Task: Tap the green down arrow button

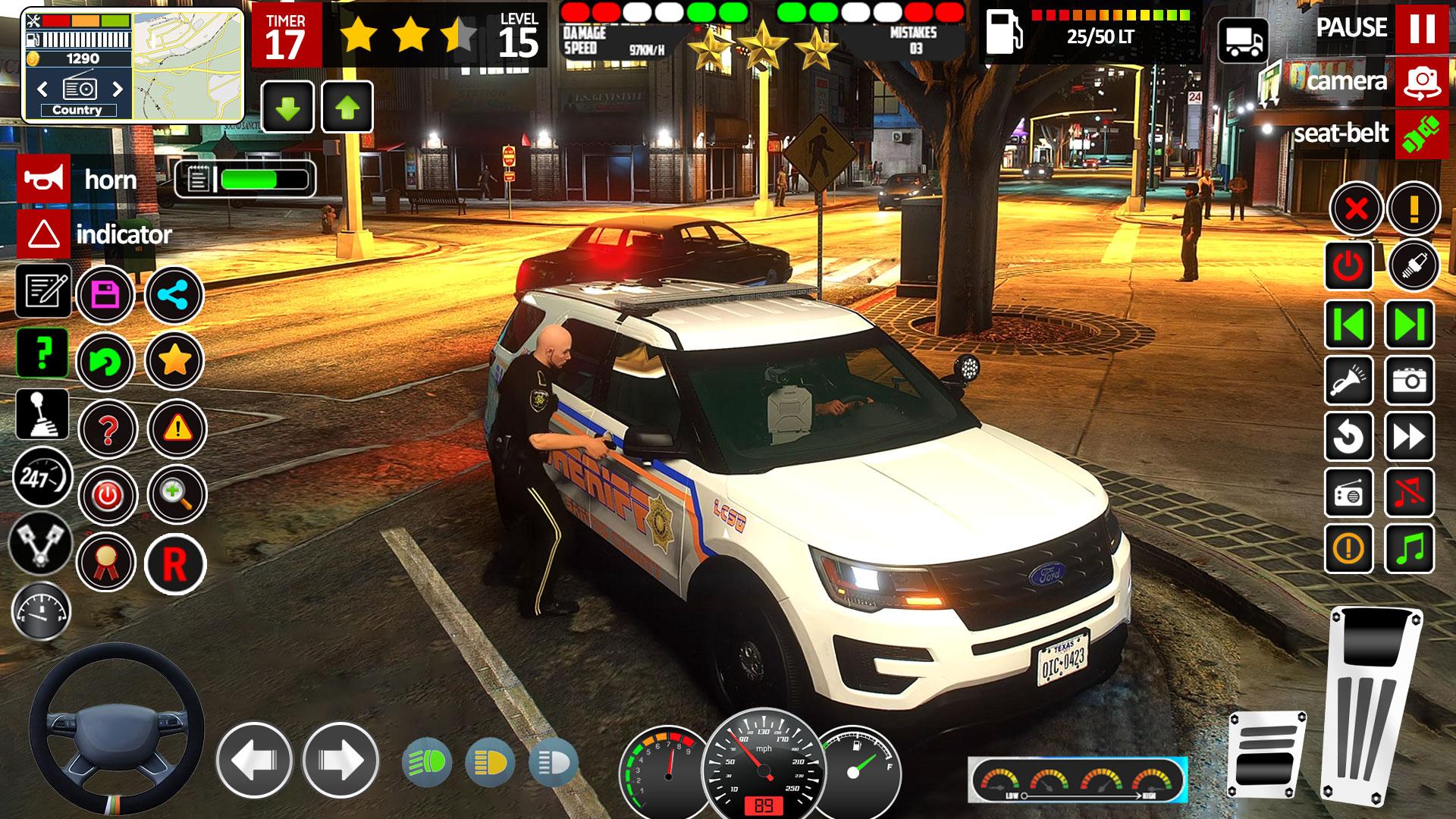Action: [x=287, y=108]
